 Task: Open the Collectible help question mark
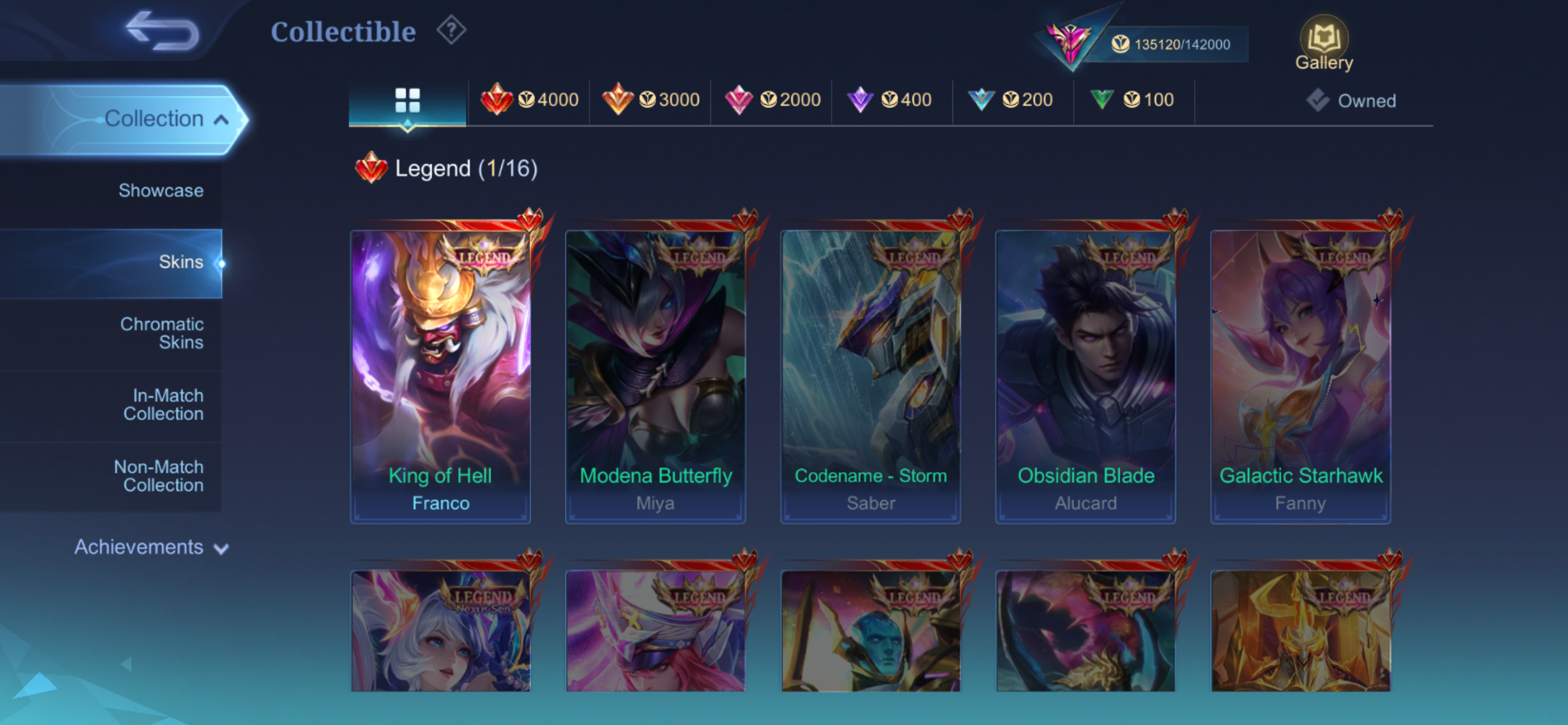pyautogui.click(x=451, y=30)
